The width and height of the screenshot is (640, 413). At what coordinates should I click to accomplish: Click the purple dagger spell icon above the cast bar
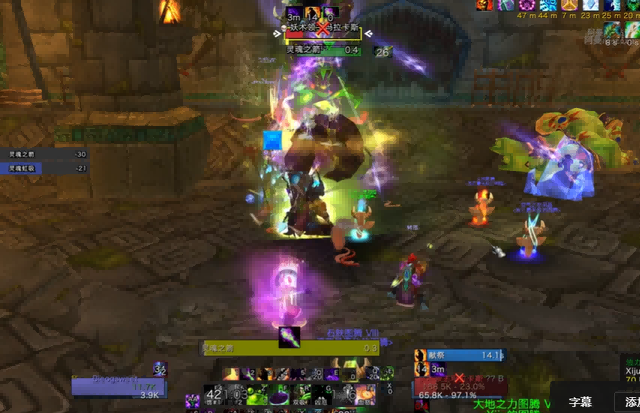tap(289, 337)
